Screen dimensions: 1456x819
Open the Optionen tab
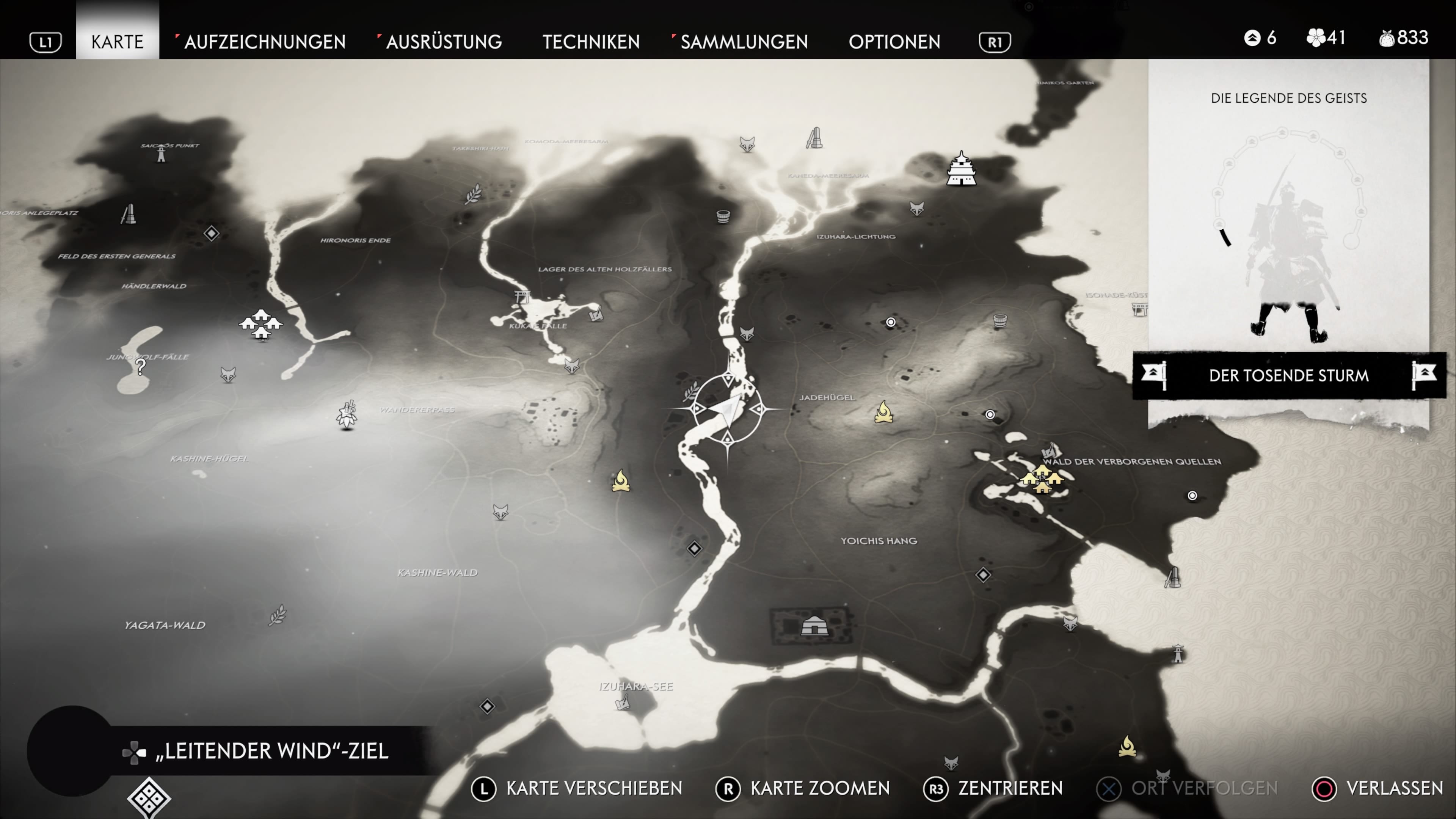click(894, 42)
